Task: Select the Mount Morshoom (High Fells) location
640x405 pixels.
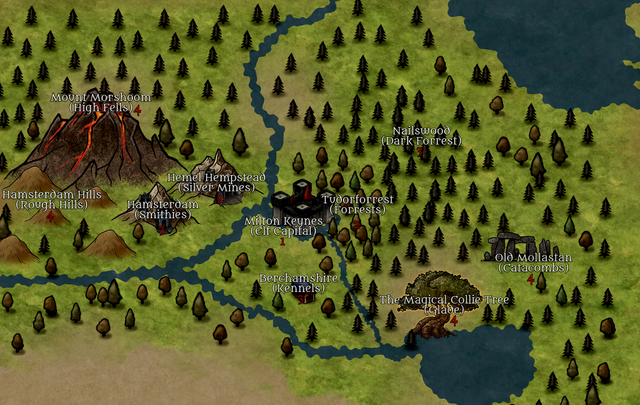Action: 102,102
